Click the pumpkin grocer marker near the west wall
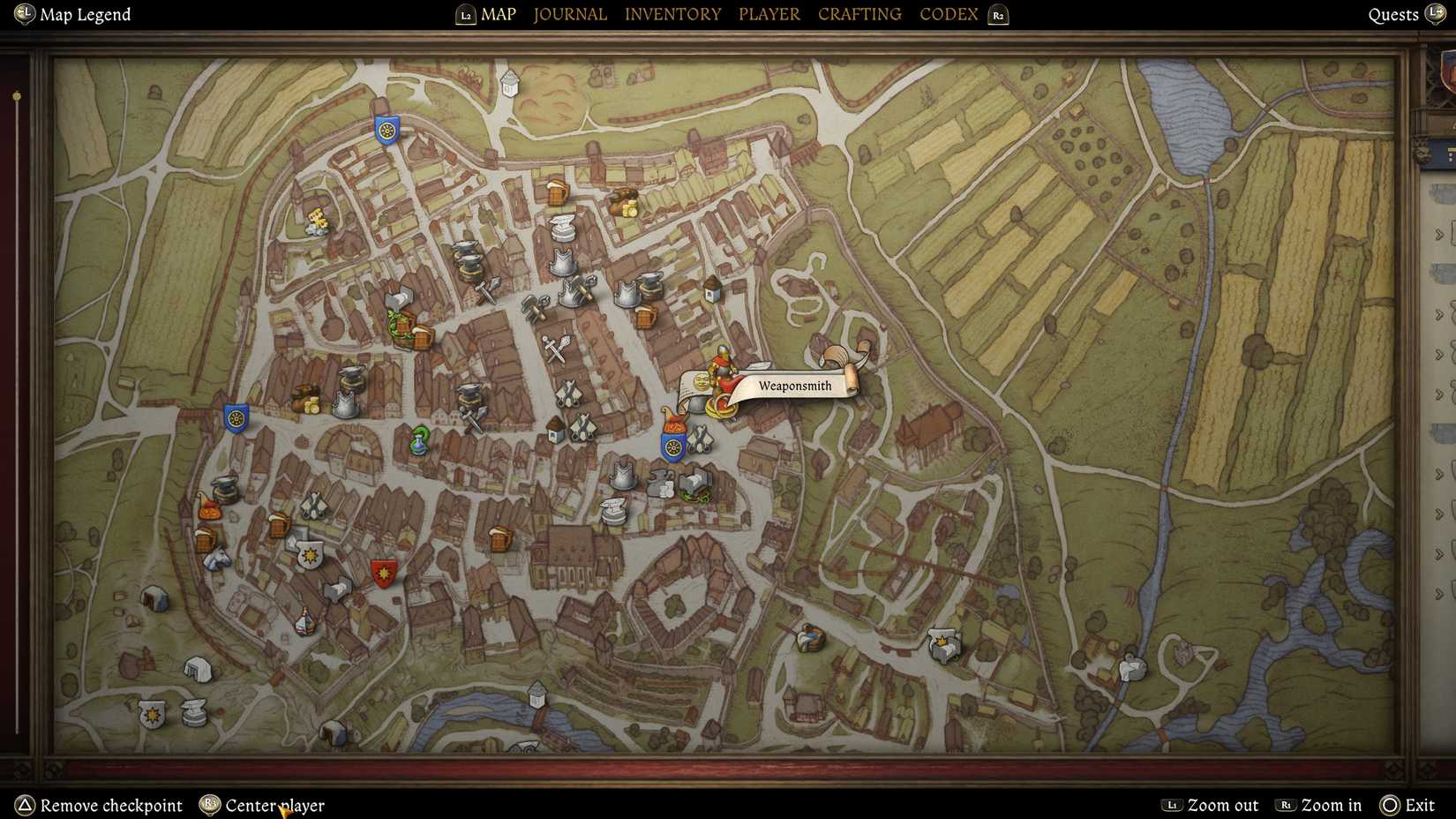This screenshot has height=819, width=1456. (x=208, y=512)
